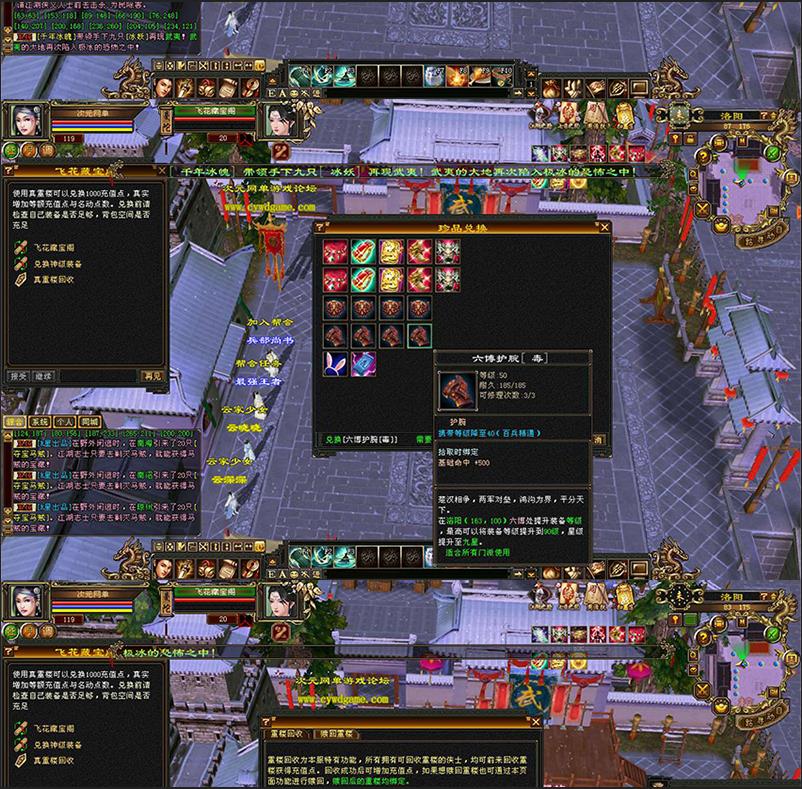Switch to the 同城 chat tab
The width and height of the screenshot is (802, 789).
point(90,423)
